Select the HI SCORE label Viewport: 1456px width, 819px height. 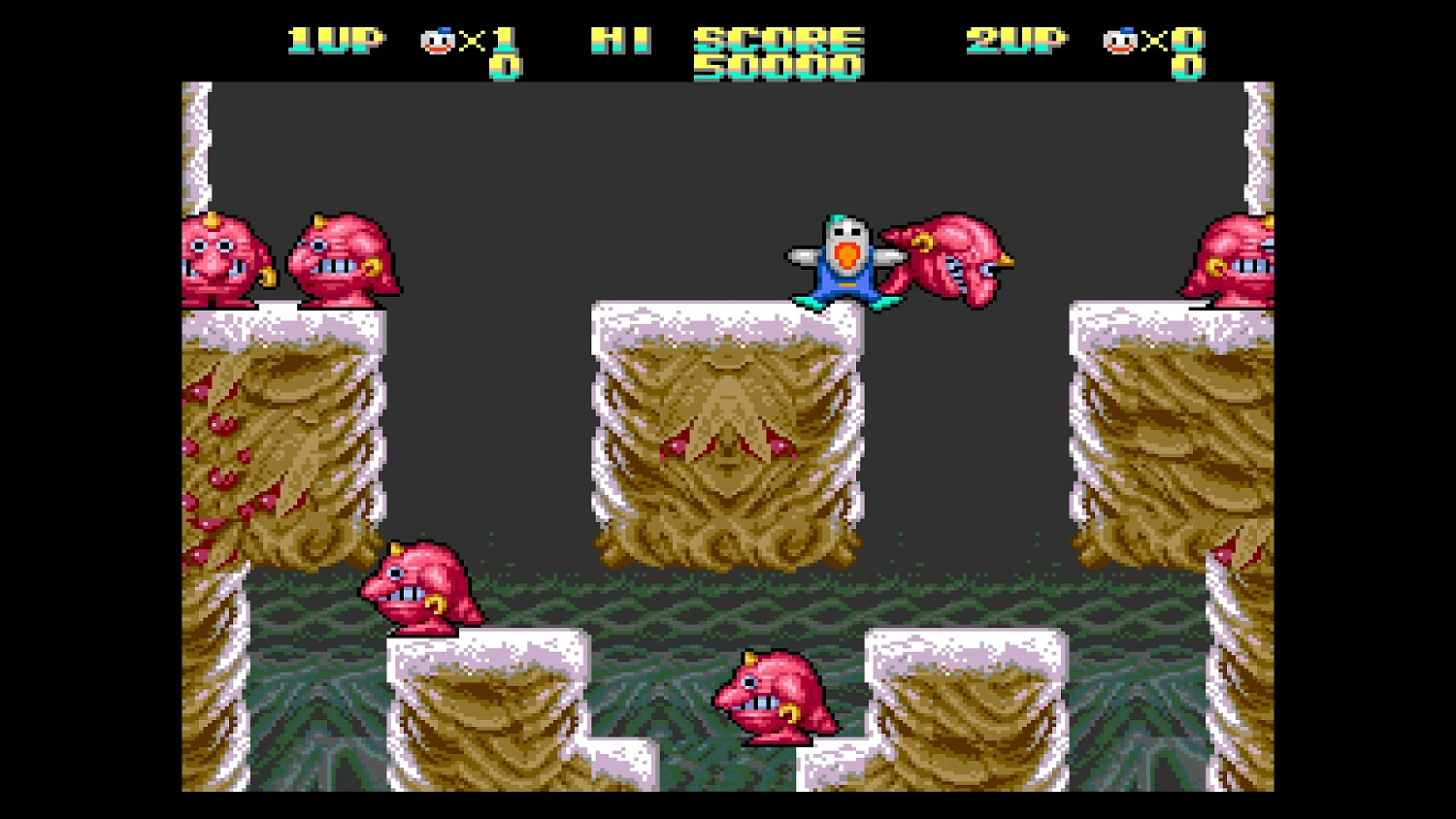pyautogui.click(x=621, y=39)
